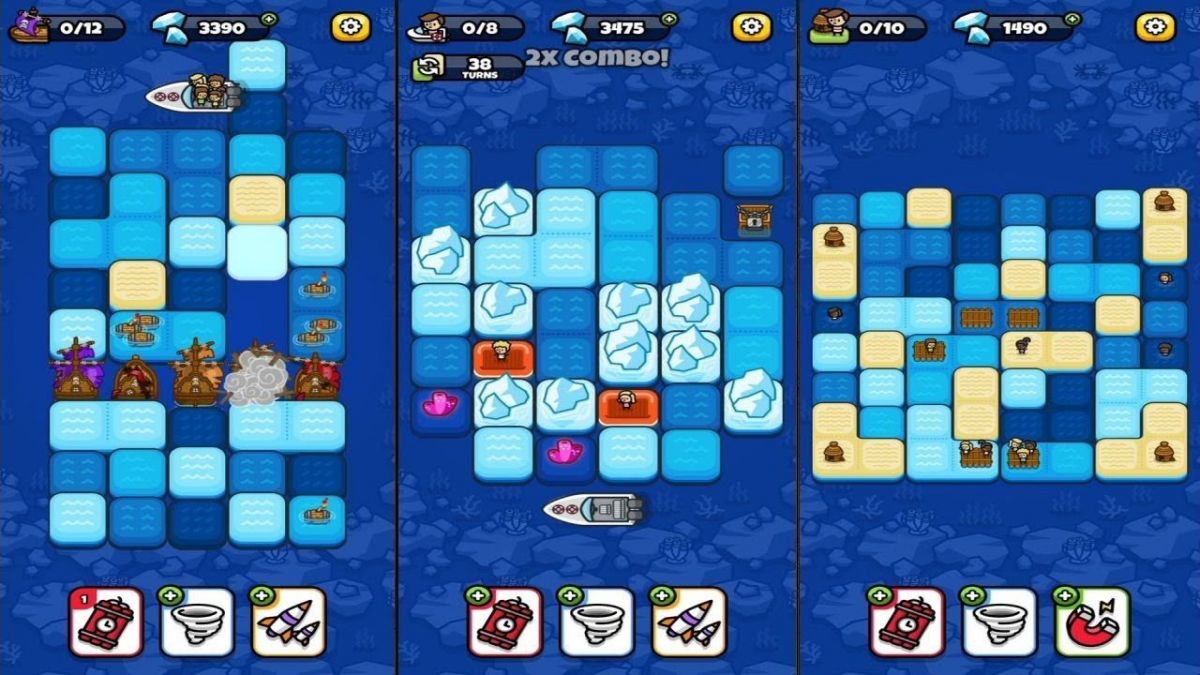1200x675 pixels.
Task: Open settings beside the 3390 gem counter
Action: (350, 27)
